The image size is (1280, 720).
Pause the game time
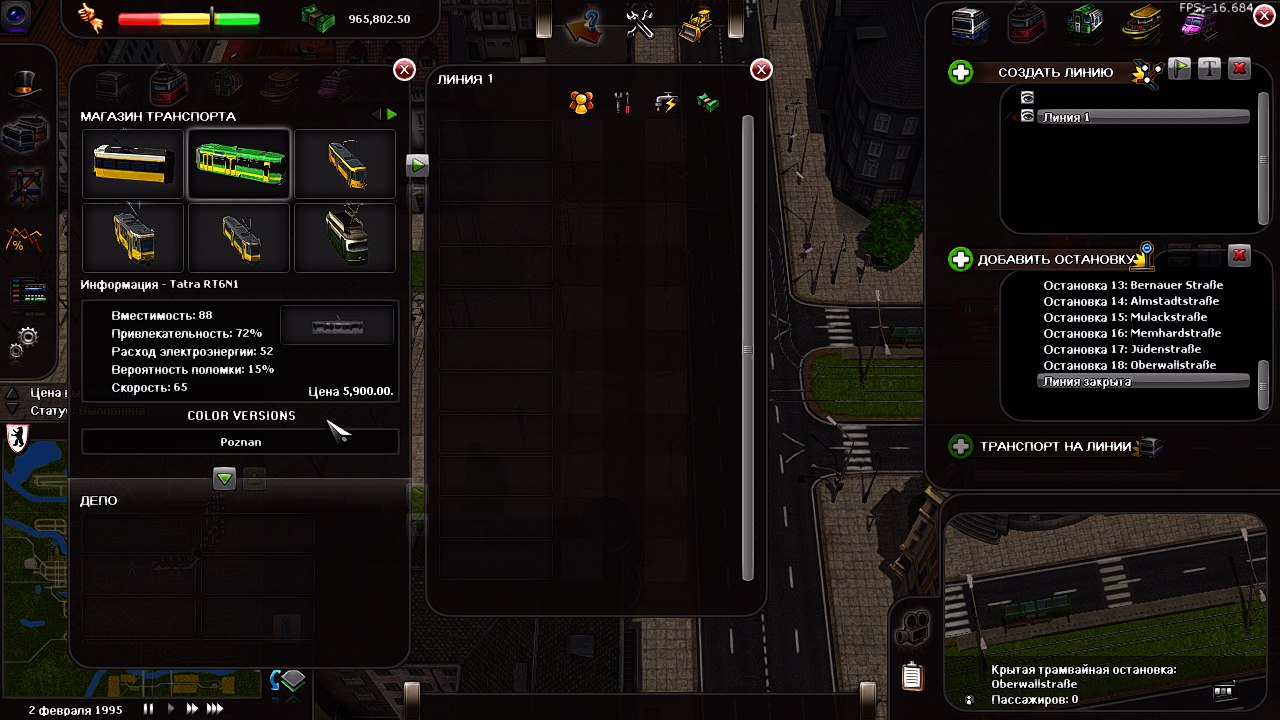point(149,709)
